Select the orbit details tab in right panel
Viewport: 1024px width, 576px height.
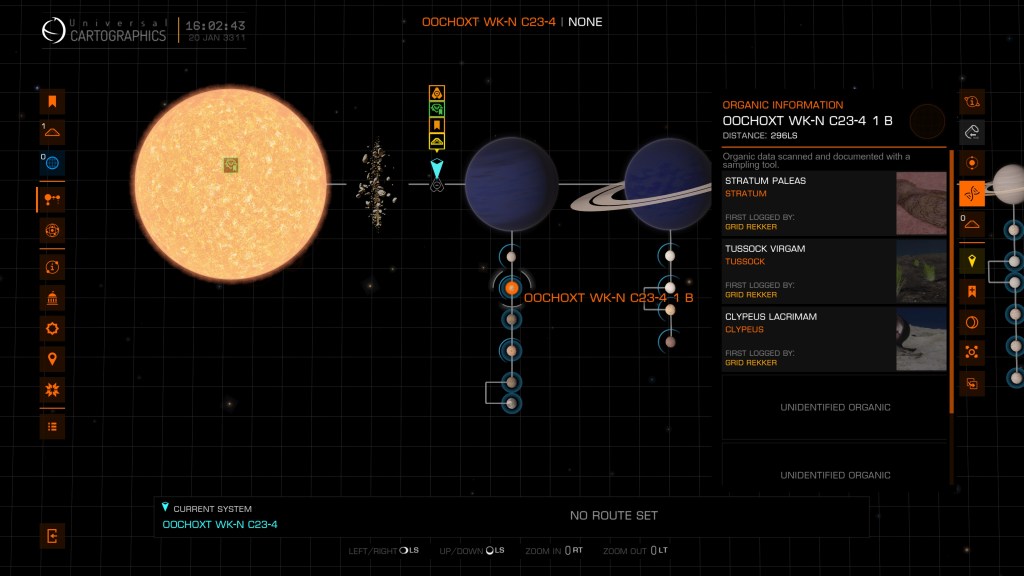971,162
